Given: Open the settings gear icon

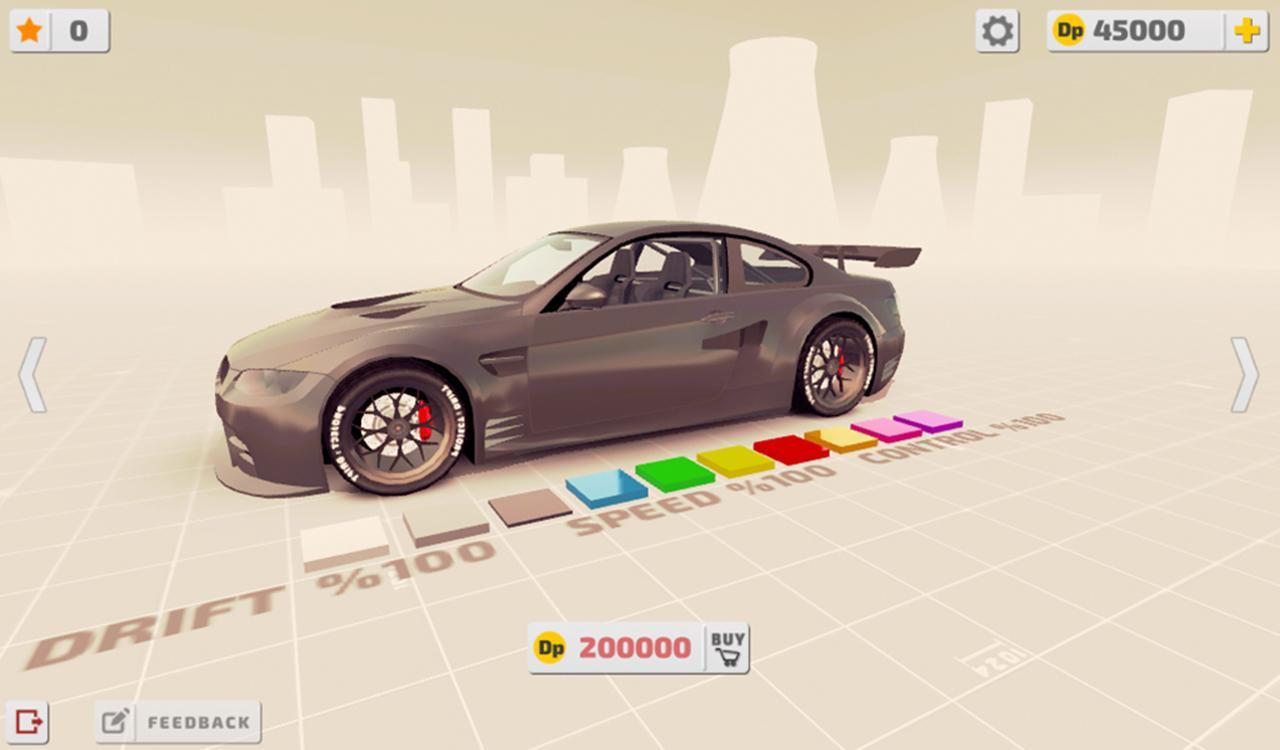Looking at the screenshot, I should (x=995, y=30).
